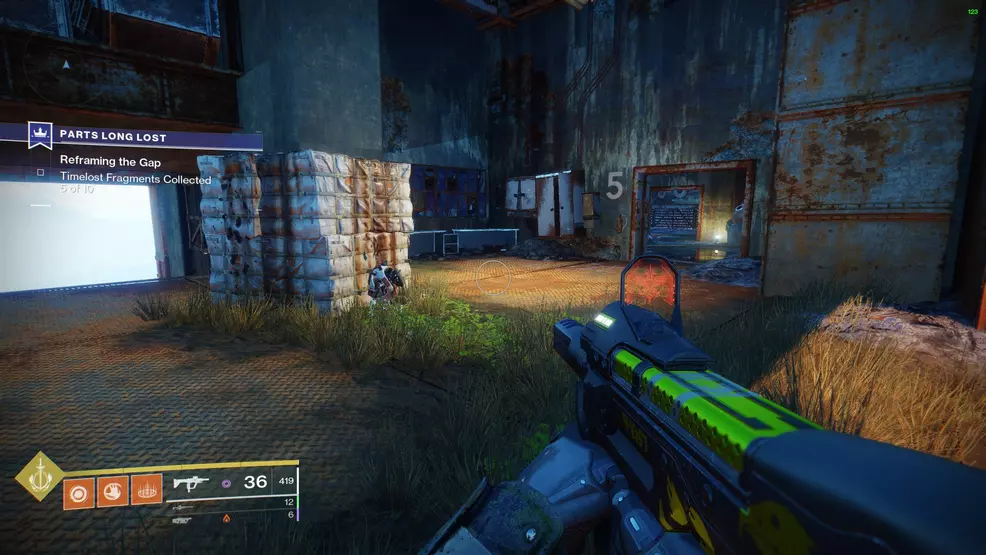The width and height of the screenshot is (986, 555).
Task: Select the Super ability diamond icon
Action: tap(39, 476)
